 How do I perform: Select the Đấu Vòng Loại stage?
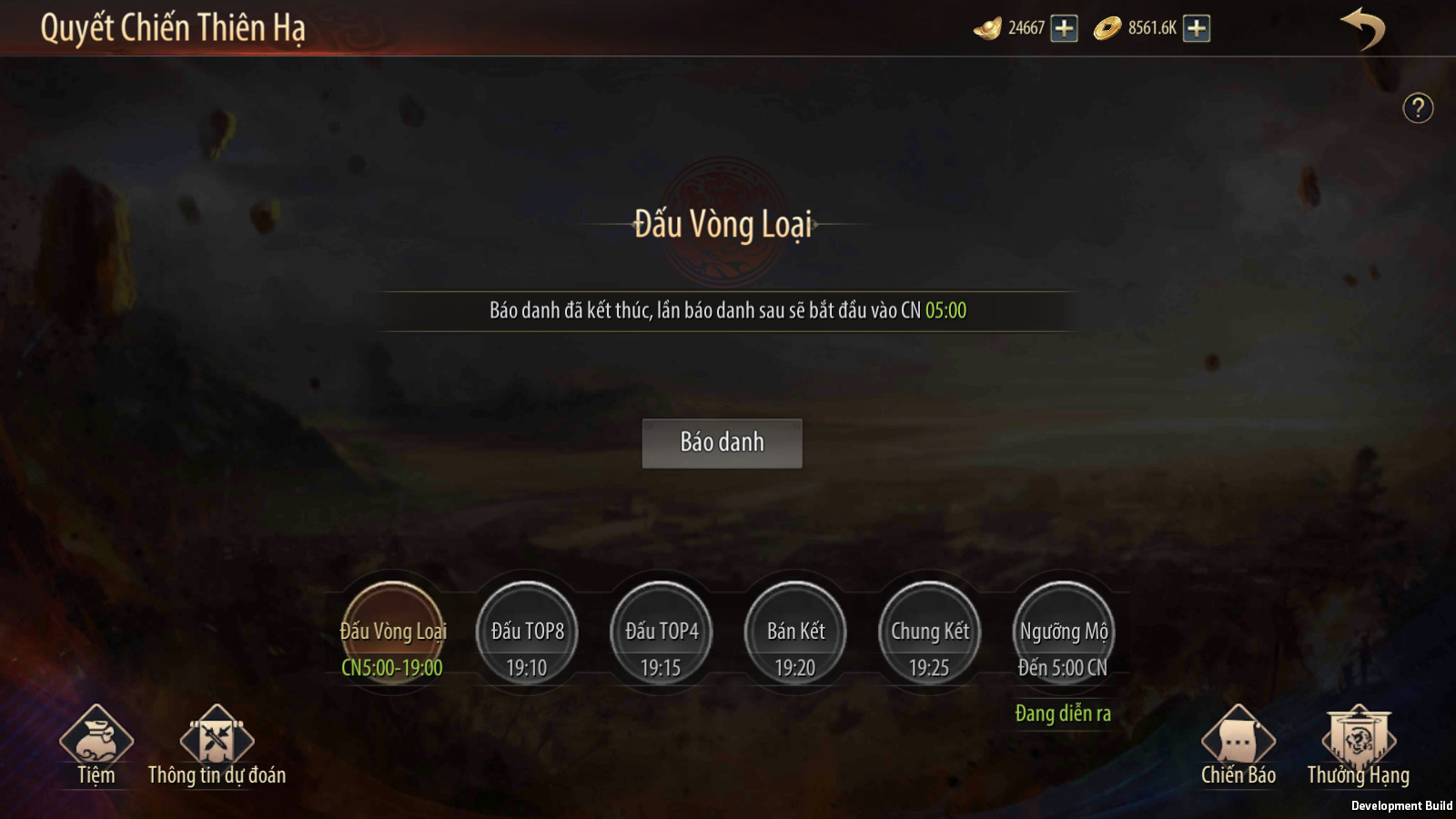tap(393, 634)
